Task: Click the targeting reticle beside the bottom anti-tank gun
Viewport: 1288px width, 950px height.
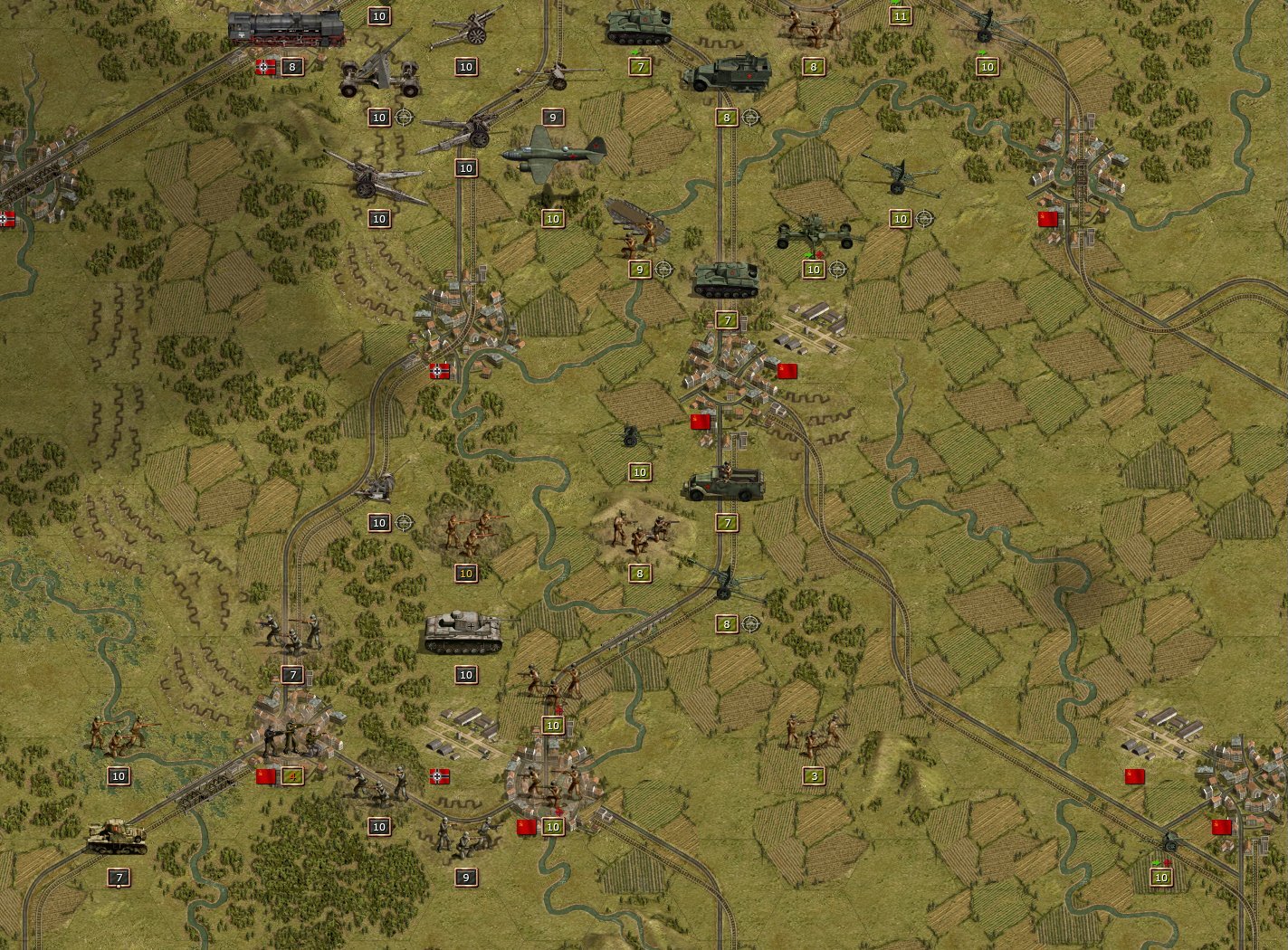Action: click(749, 623)
